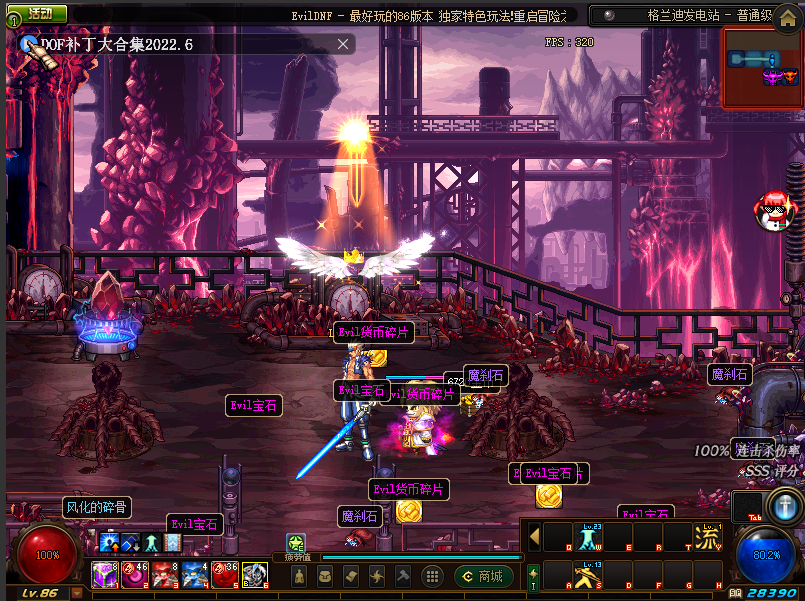
Task: Open the character info menu icon
Action: click(299, 576)
